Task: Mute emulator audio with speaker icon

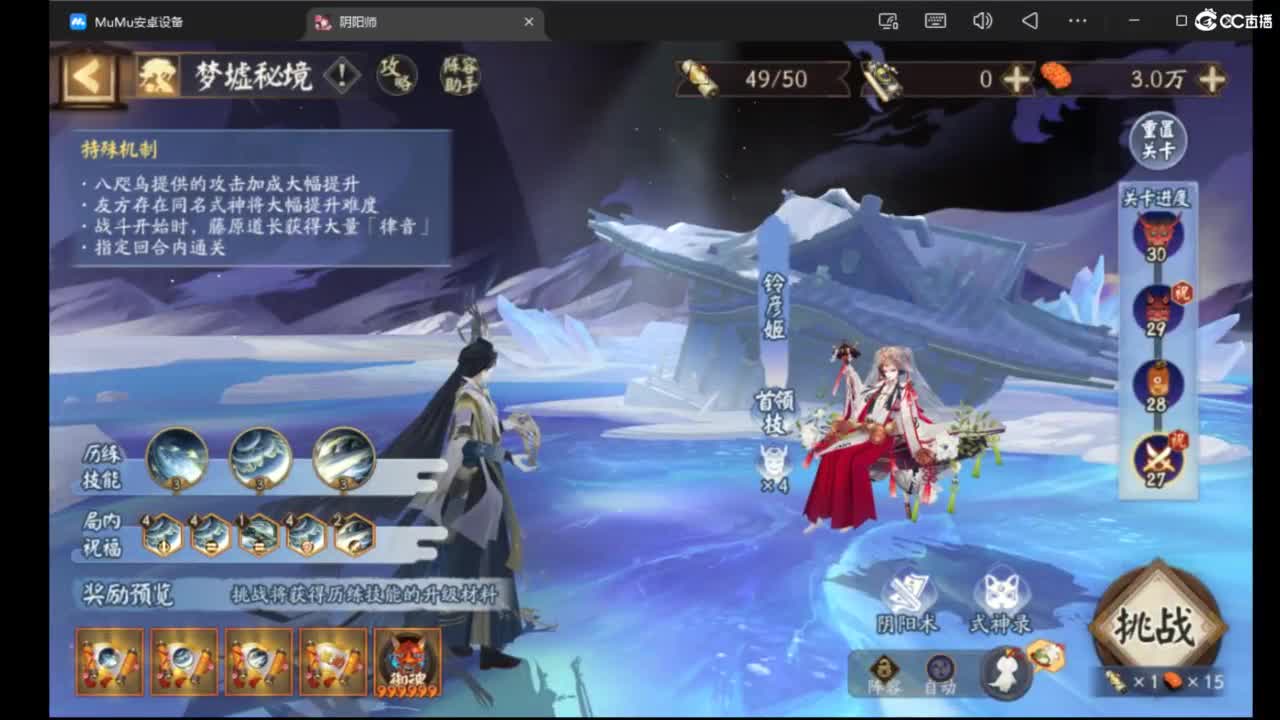Action: [x=982, y=20]
